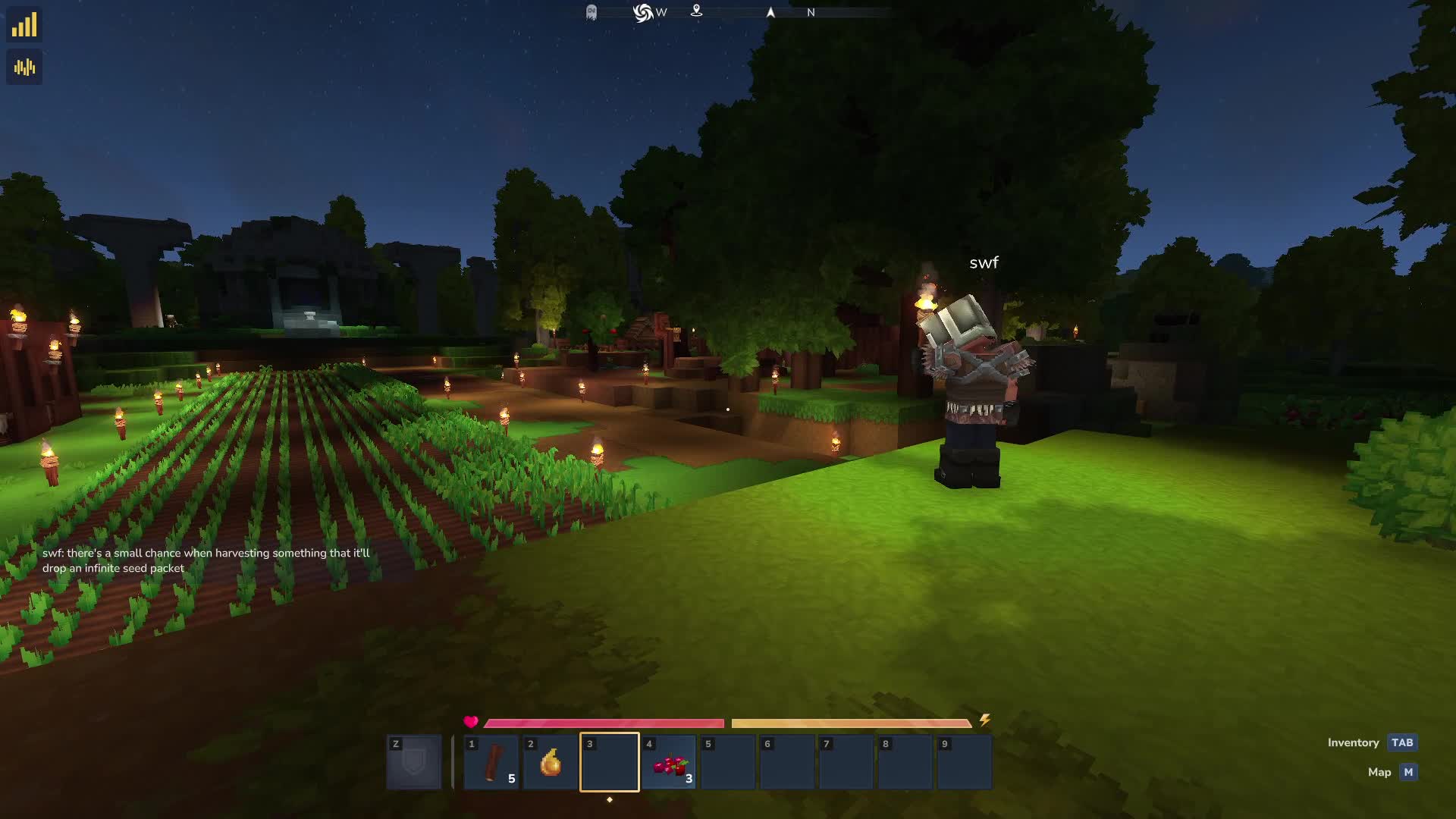Click the heart icon beside the health bar
Image resolution: width=1456 pixels, height=819 pixels.
471,721
